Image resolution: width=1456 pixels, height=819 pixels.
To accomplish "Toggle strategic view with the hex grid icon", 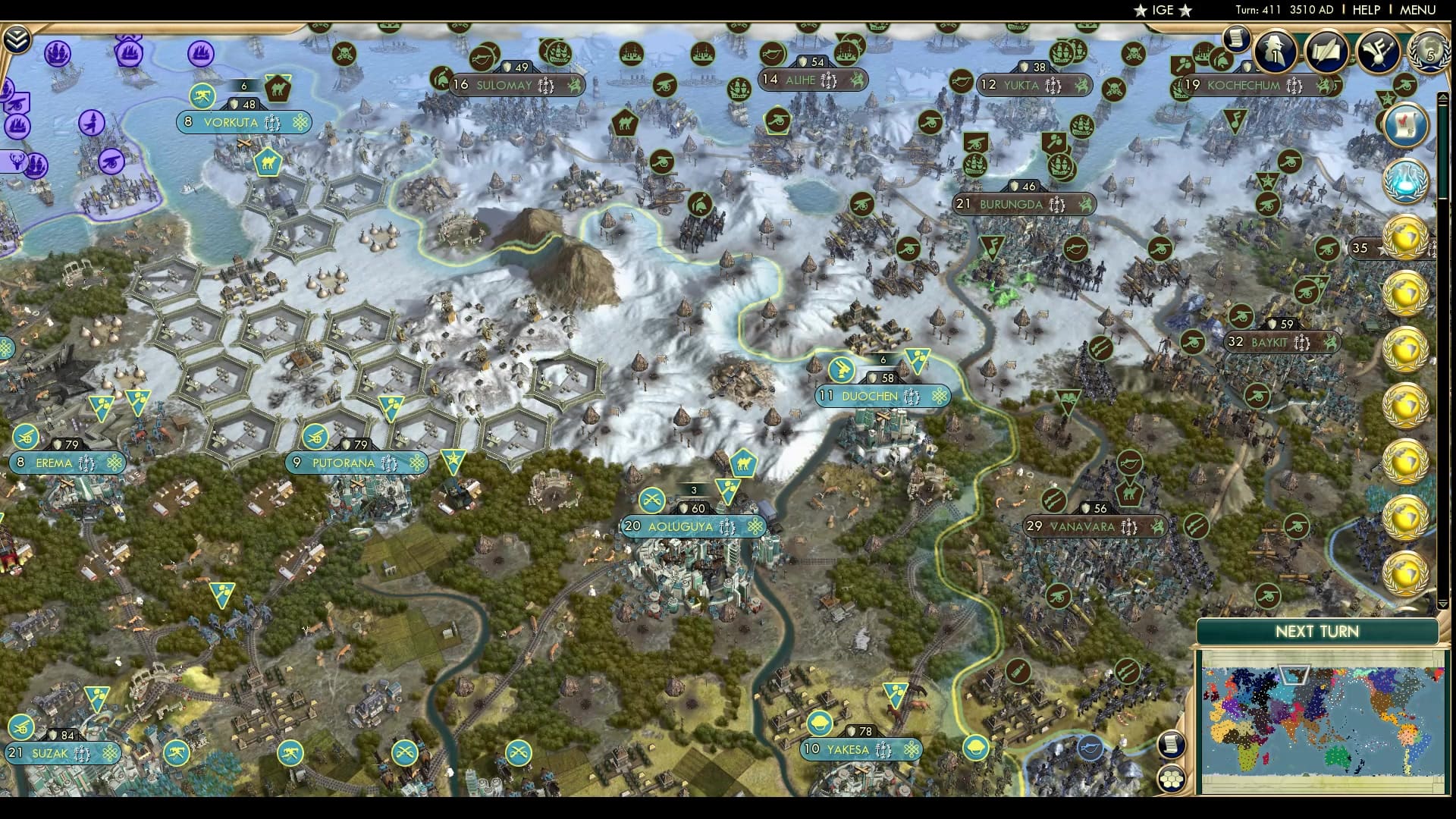I will [1170, 780].
